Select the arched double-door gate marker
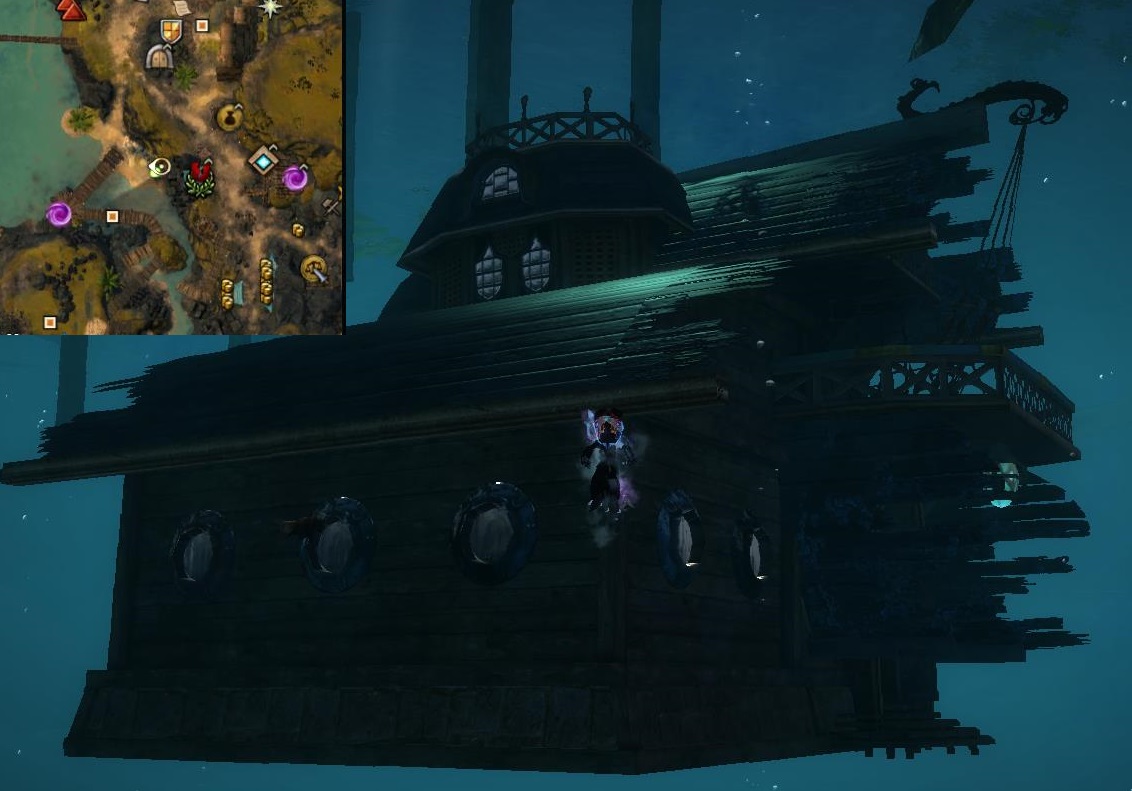The image size is (1132, 791). [158, 57]
